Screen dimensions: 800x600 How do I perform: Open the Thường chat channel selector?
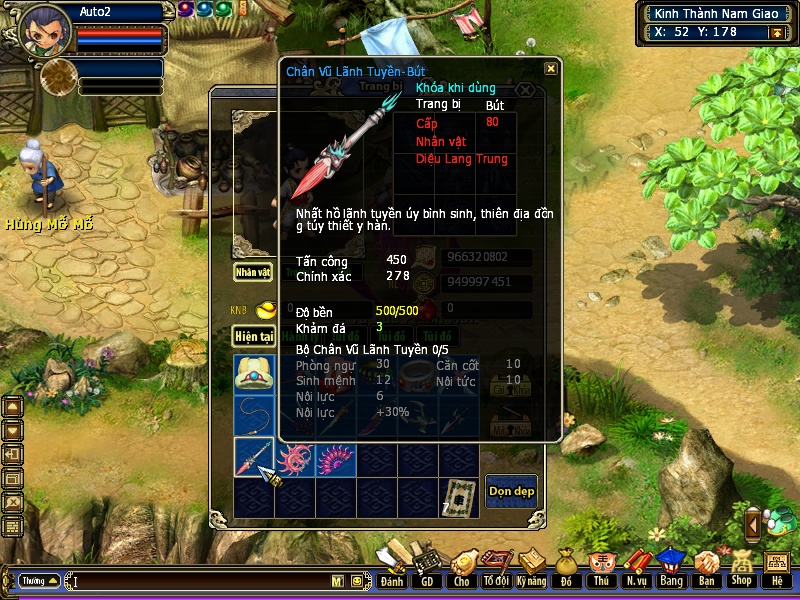39,581
